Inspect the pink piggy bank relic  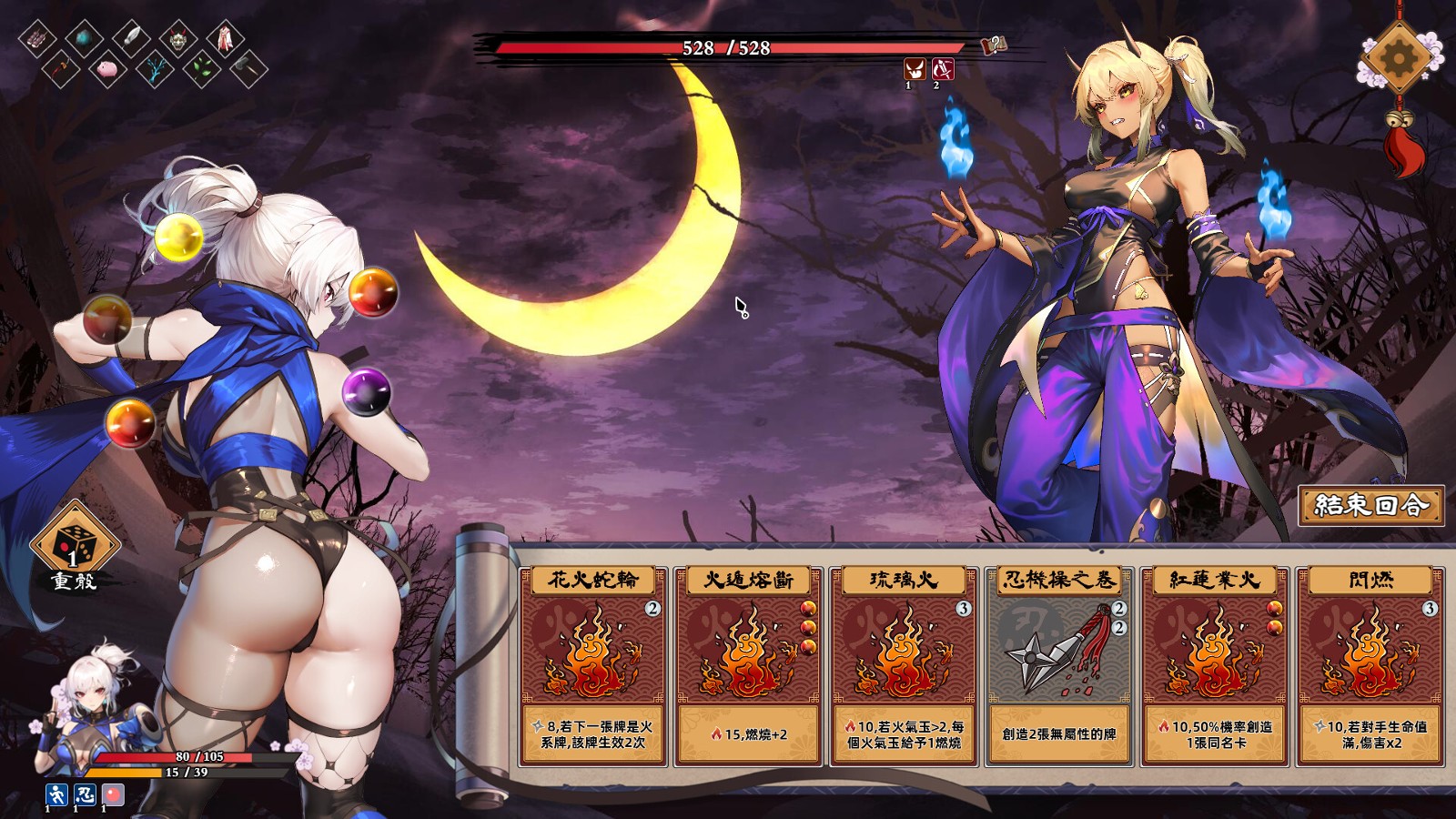tap(107, 68)
